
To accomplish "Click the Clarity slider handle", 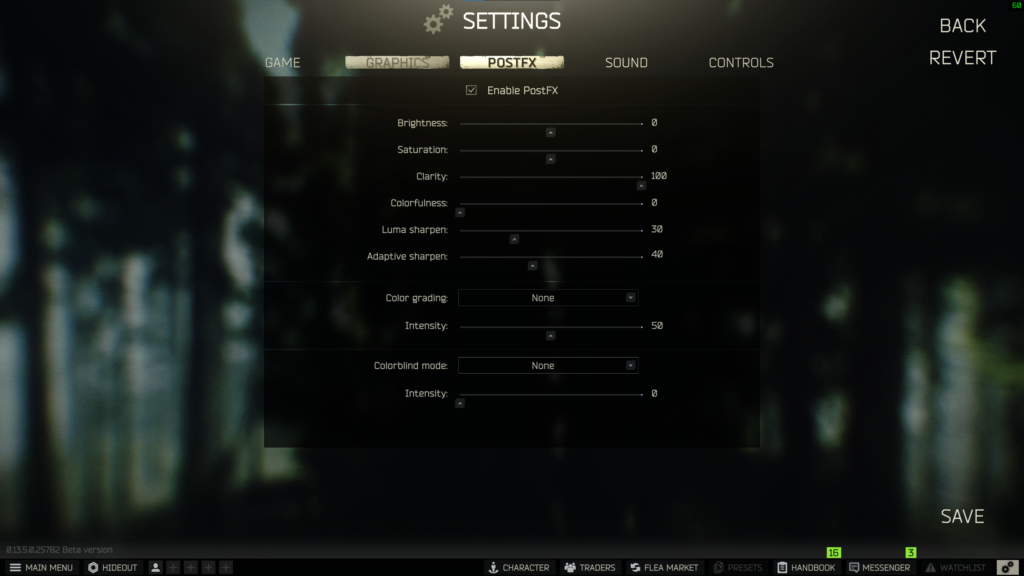I will click(641, 185).
